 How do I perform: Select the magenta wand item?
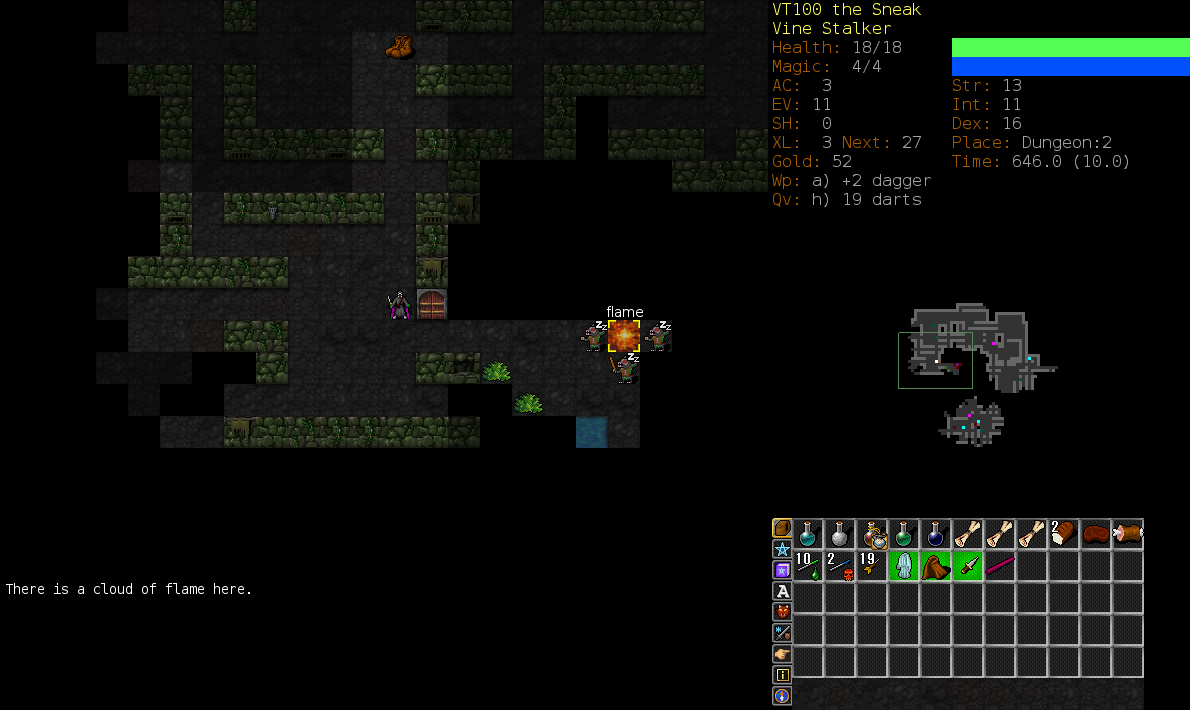click(1000, 566)
